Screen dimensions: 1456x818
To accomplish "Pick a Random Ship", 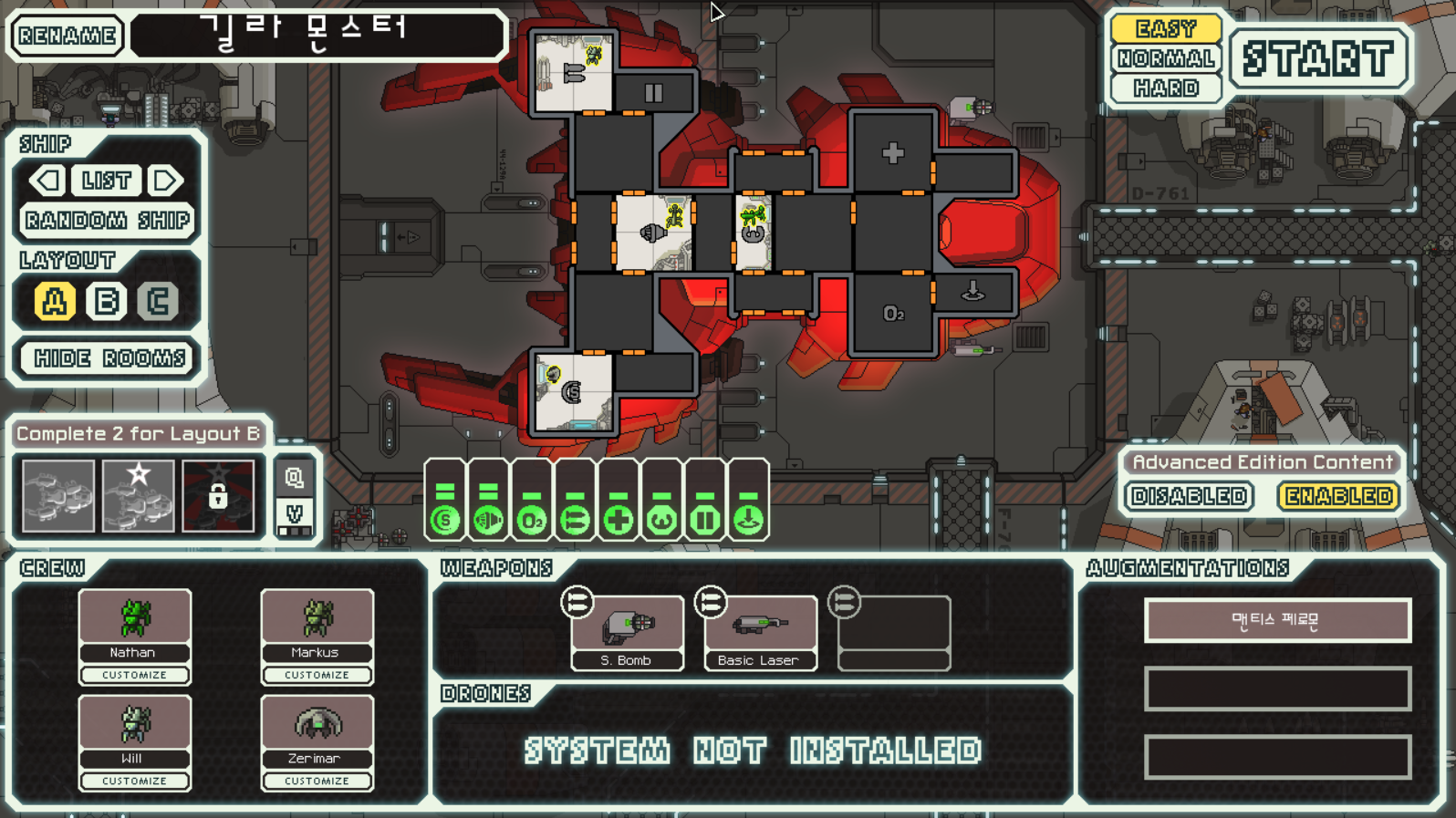I will point(107,221).
